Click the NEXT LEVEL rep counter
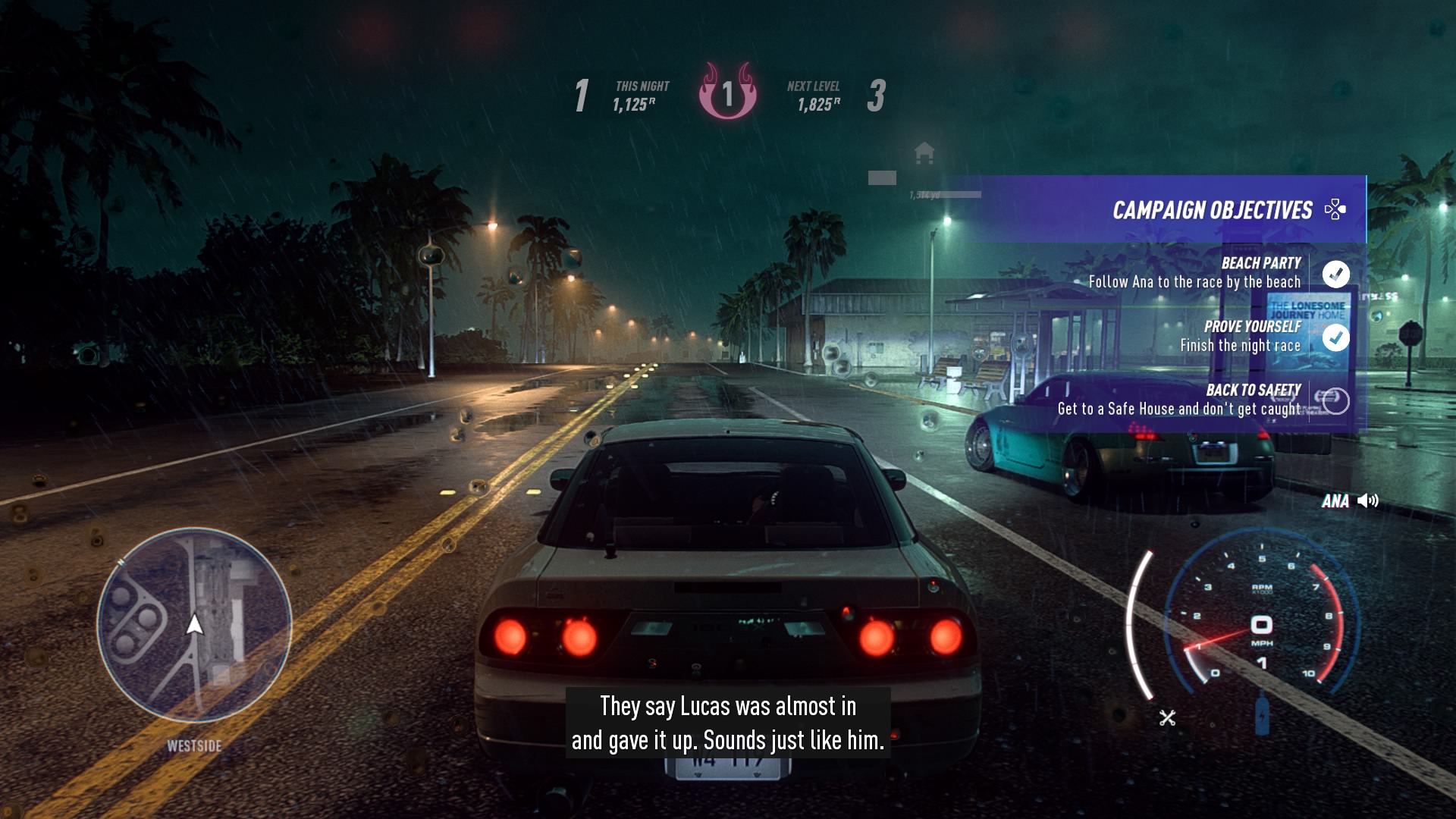The height and width of the screenshot is (819, 1456). pyautogui.click(x=814, y=96)
